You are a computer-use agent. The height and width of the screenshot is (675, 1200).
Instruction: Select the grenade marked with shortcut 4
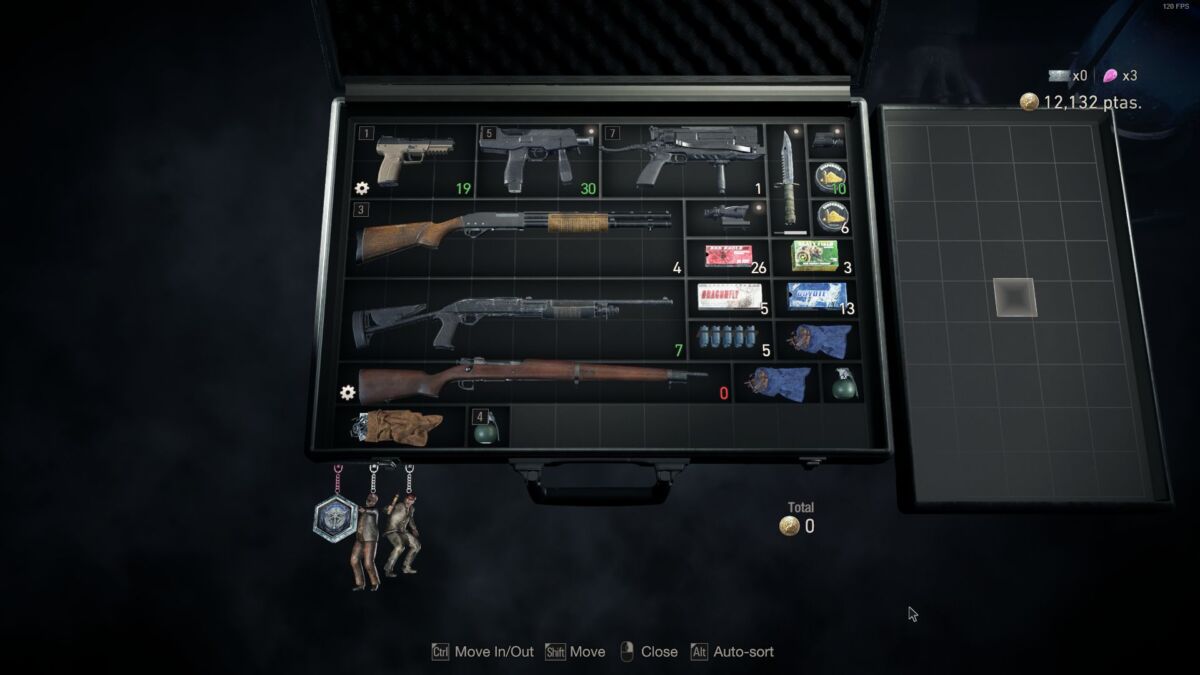(488, 428)
